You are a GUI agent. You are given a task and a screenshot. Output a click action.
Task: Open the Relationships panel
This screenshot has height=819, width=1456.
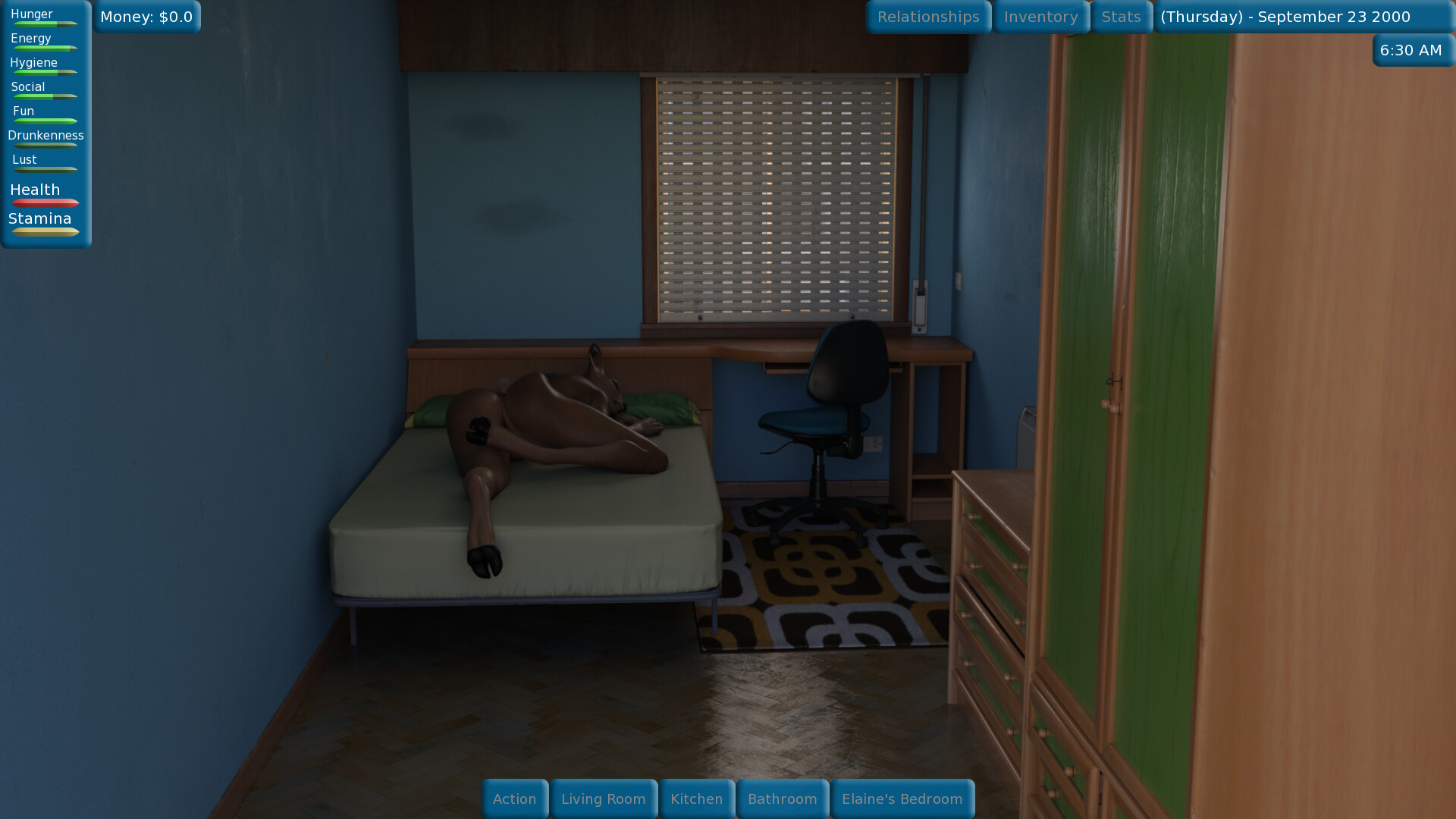(x=927, y=16)
